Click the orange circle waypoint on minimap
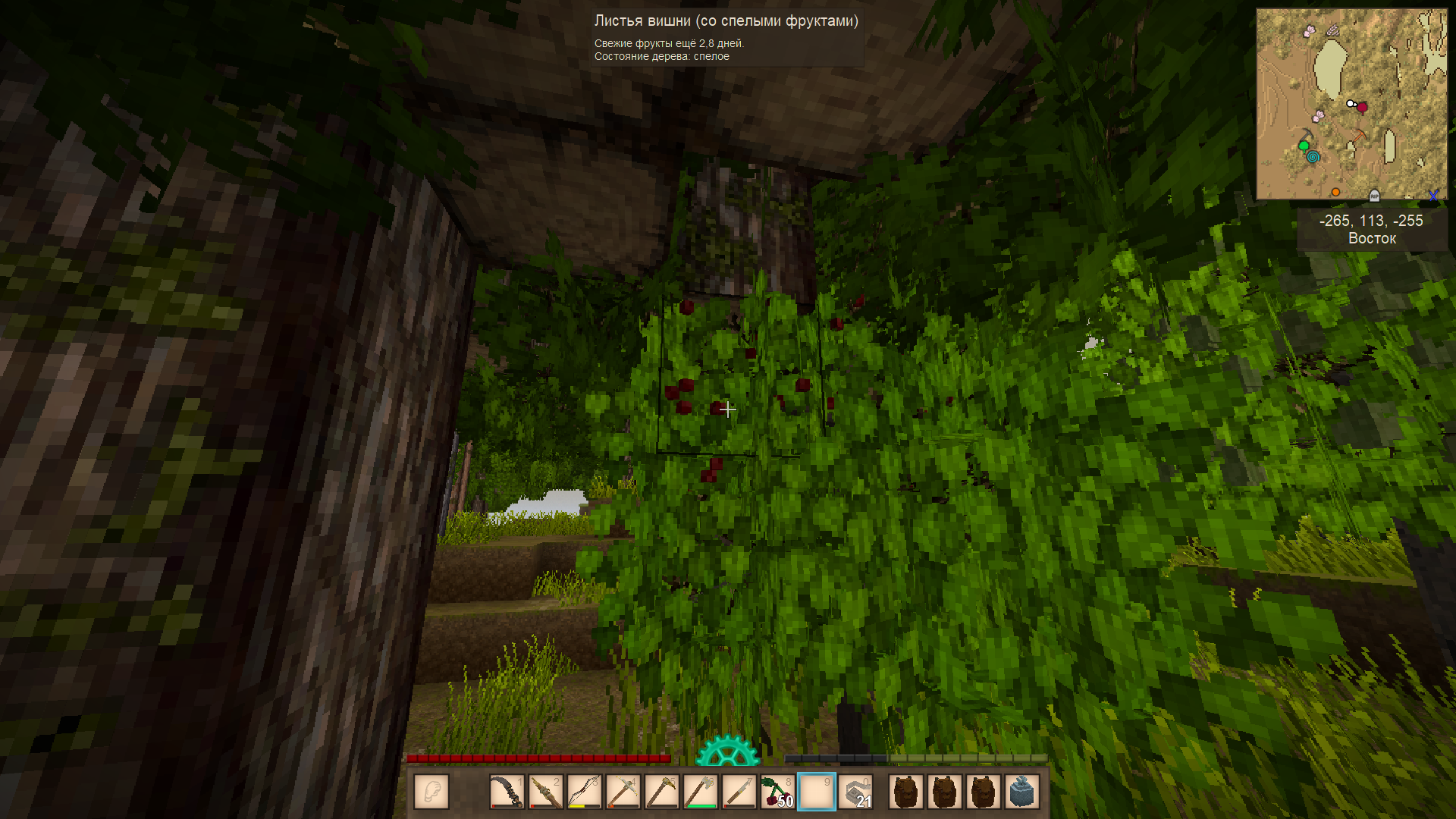The image size is (1456, 819). coord(1335,192)
